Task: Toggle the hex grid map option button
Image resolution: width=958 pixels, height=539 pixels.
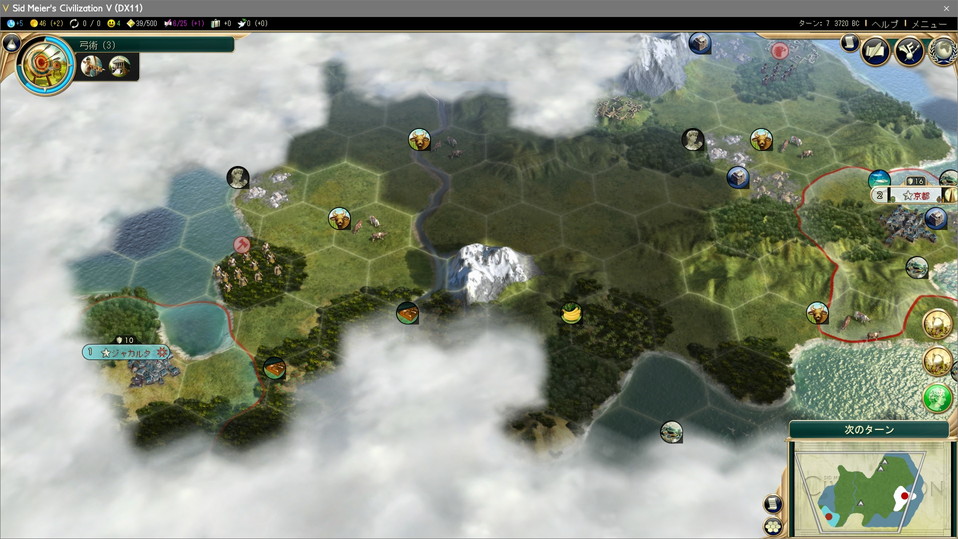Action: point(772,525)
